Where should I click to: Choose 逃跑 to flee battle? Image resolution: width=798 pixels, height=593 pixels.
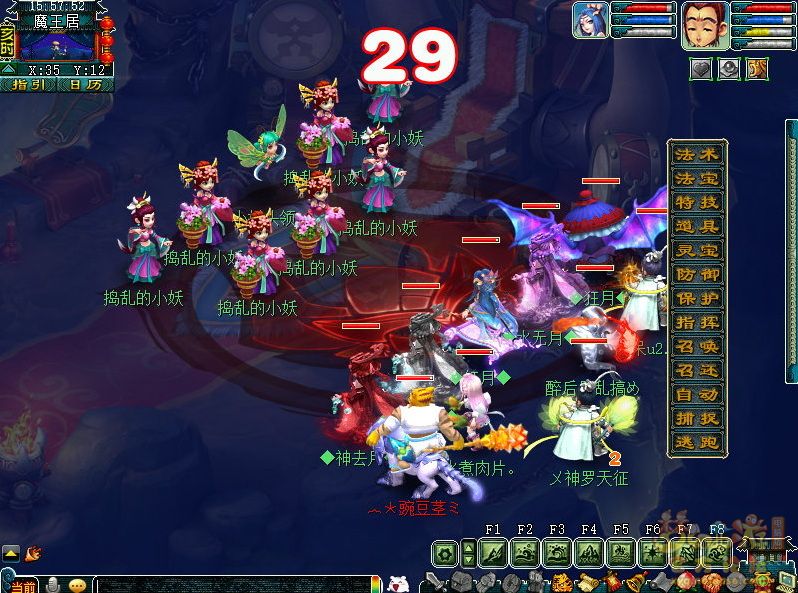[x=697, y=443]
